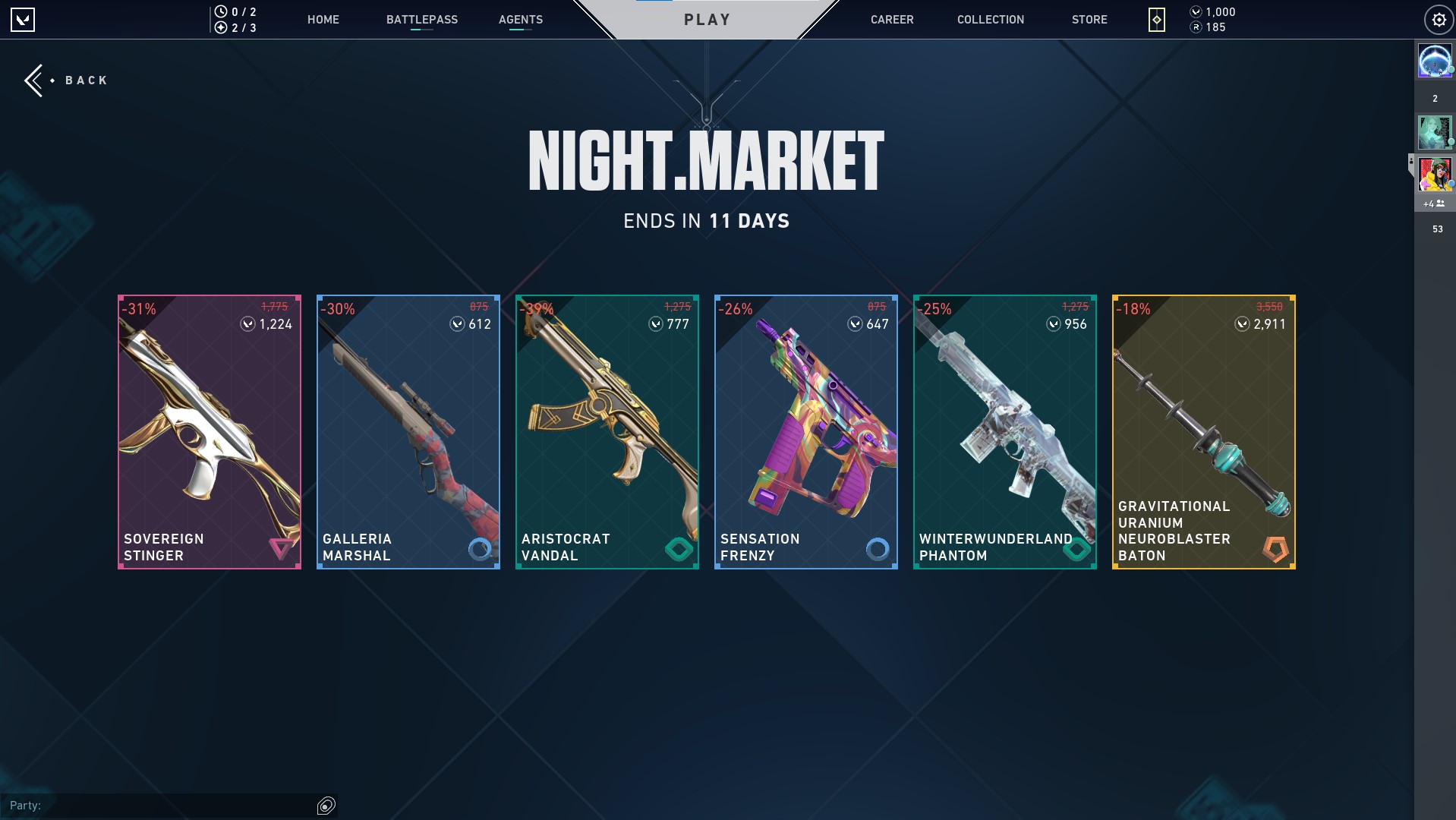Viewport: 1456px width, 820px height.
Task: Expand the plus-four friends list entry
Action: 1434,203
